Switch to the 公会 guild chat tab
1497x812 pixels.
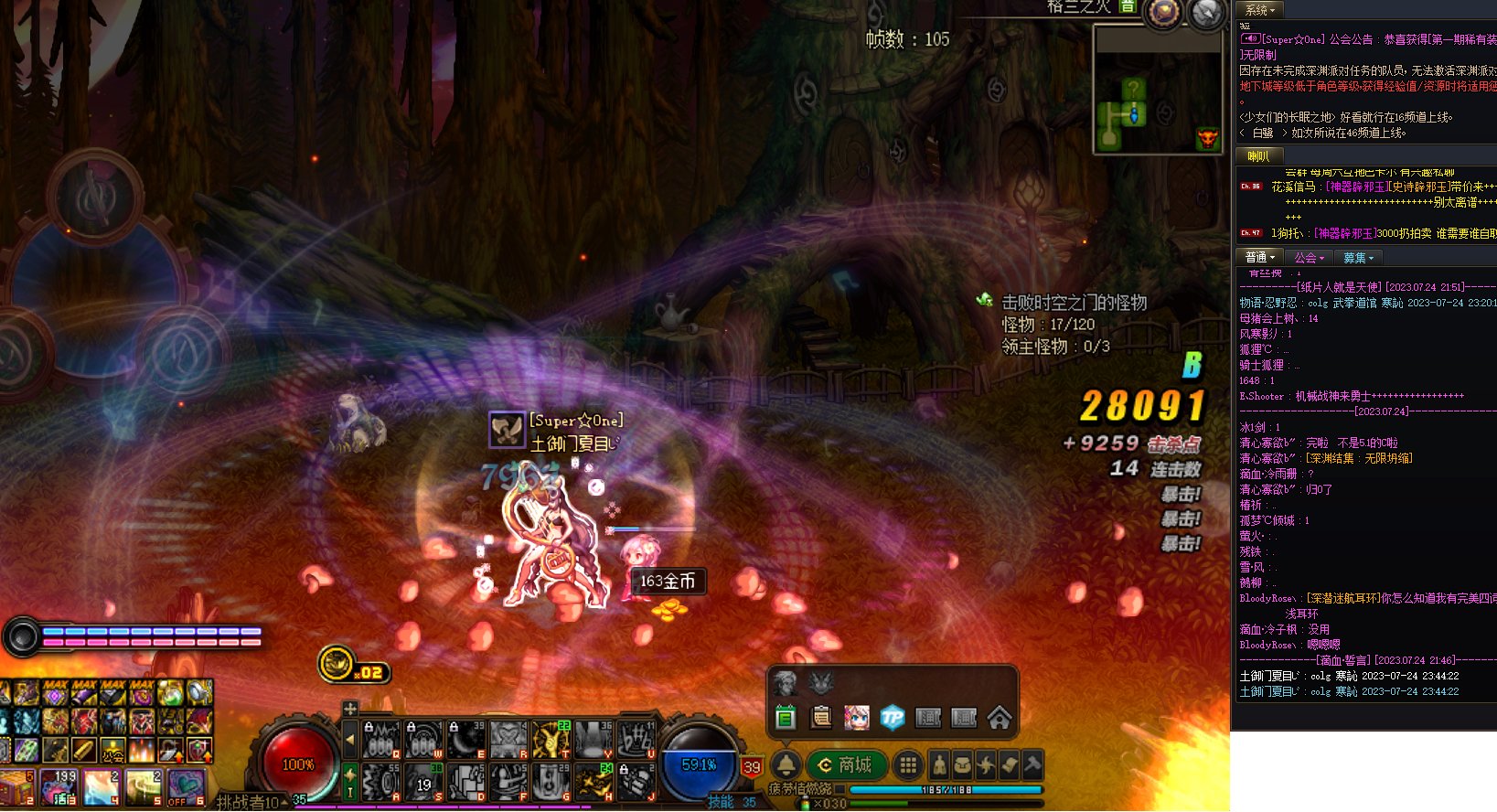1309,258
